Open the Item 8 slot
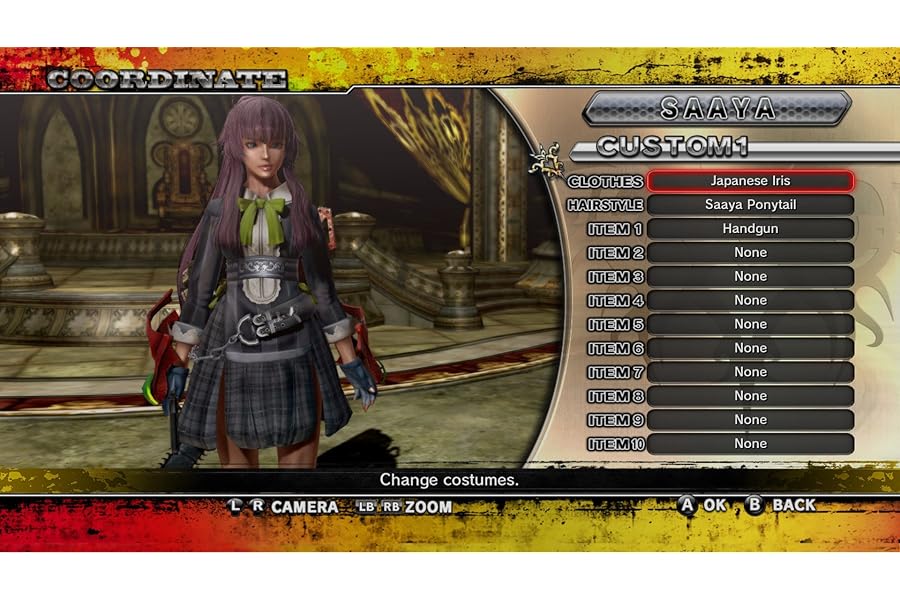Viewport: 900px width, 600px height. coord(750,396)
